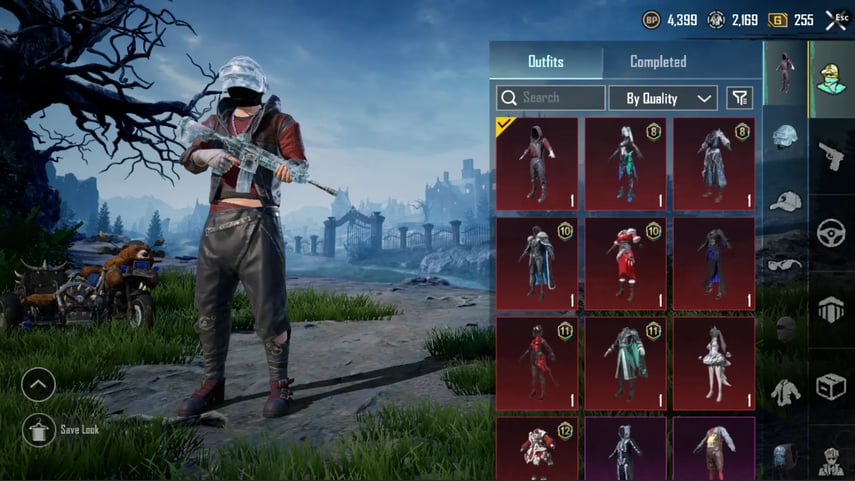Close the inventory with the X button
The height and width of the screenshot is (481, 855).
pyautogui.click(x=834, y=20)
